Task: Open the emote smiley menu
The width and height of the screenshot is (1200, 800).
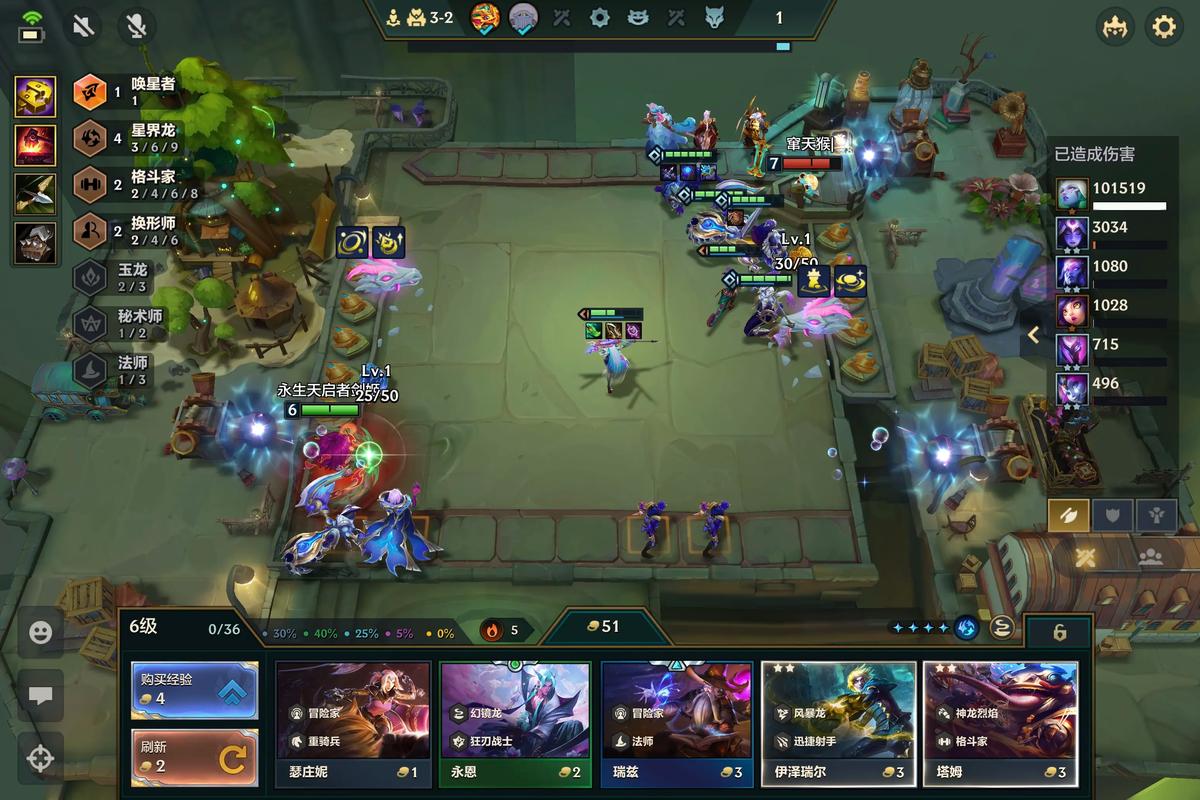Action: tap(41, 633)
